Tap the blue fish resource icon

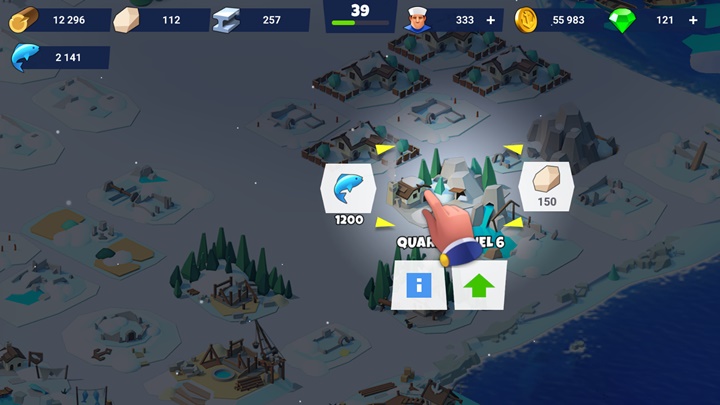pyautogui.click(x=24, y=59)
